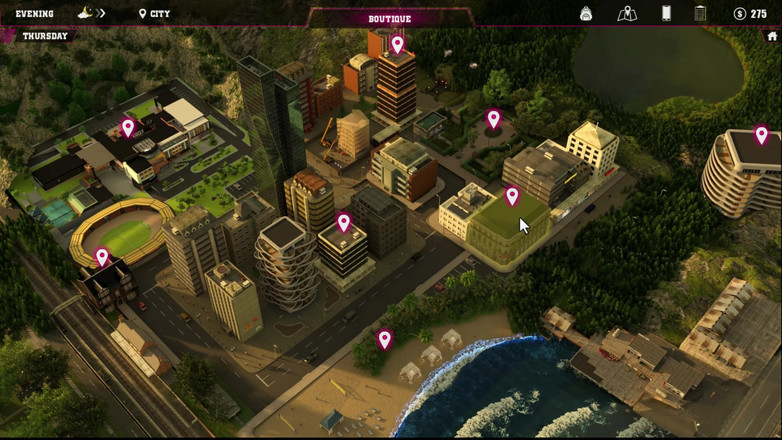Screen dimensions: 782x440
Task: Choose the pin on the school campus
Action: 128,127
